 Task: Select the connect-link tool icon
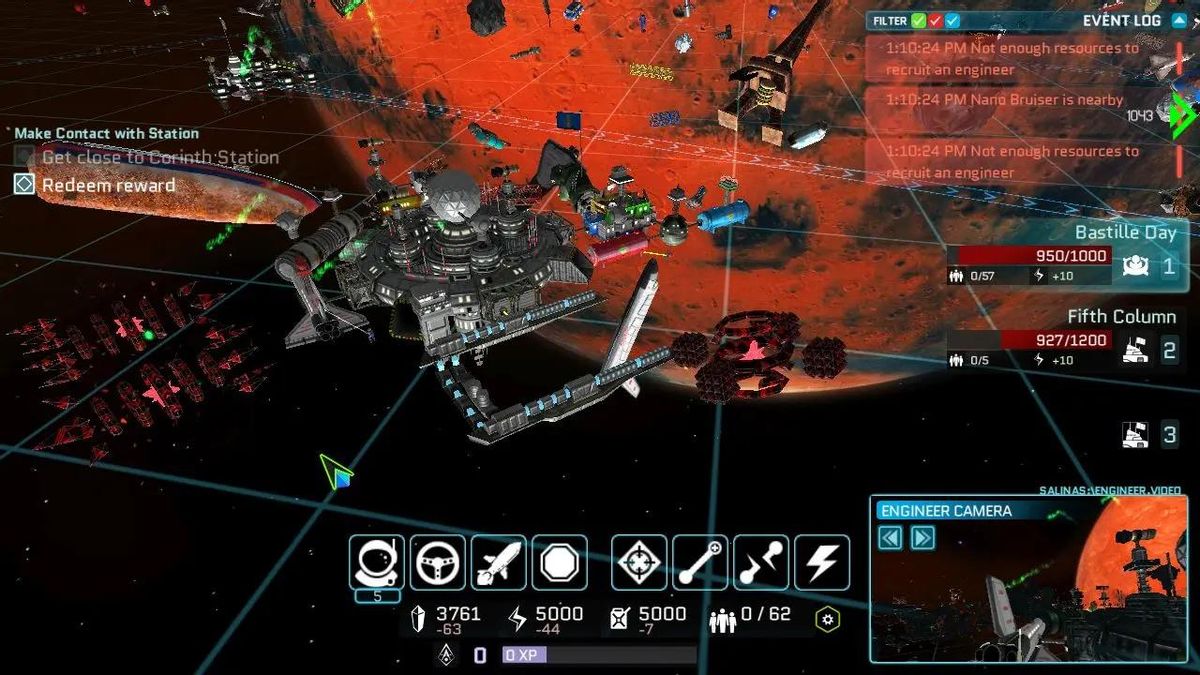click(x=700, y=562)
